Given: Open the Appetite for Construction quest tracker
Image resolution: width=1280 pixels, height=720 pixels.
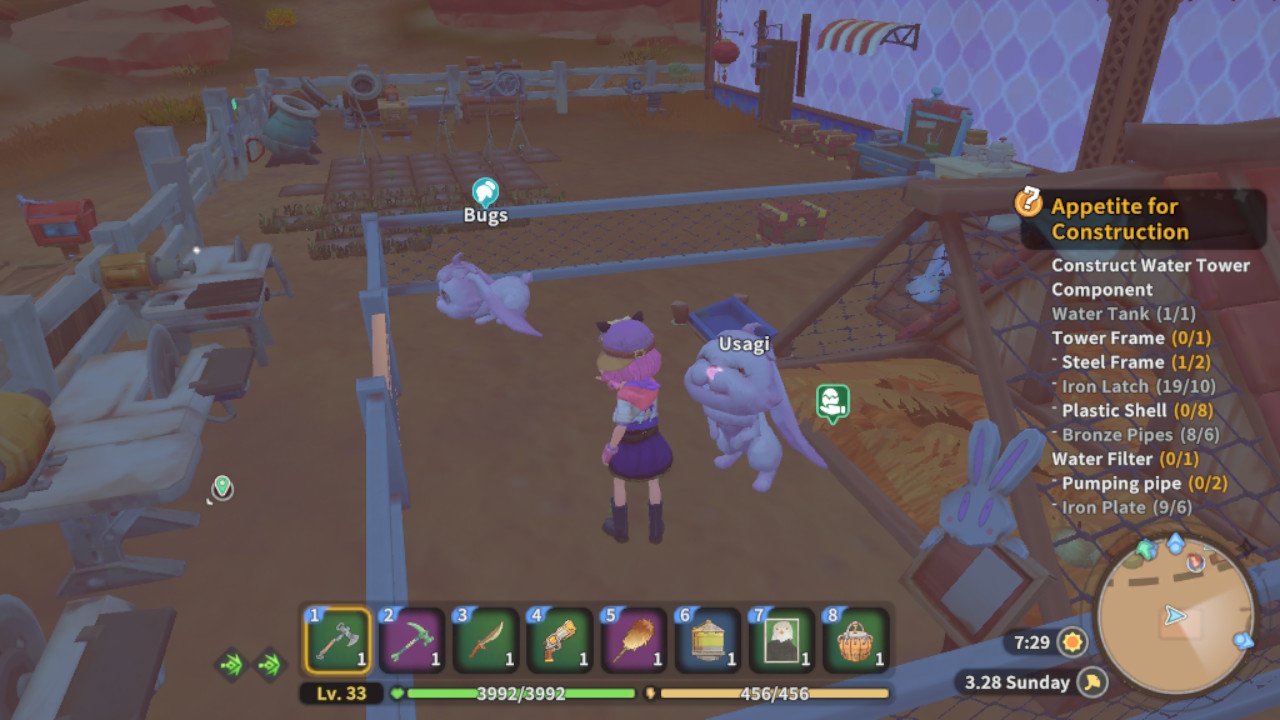Looking at the screenshot, I should coord(1119,219).
